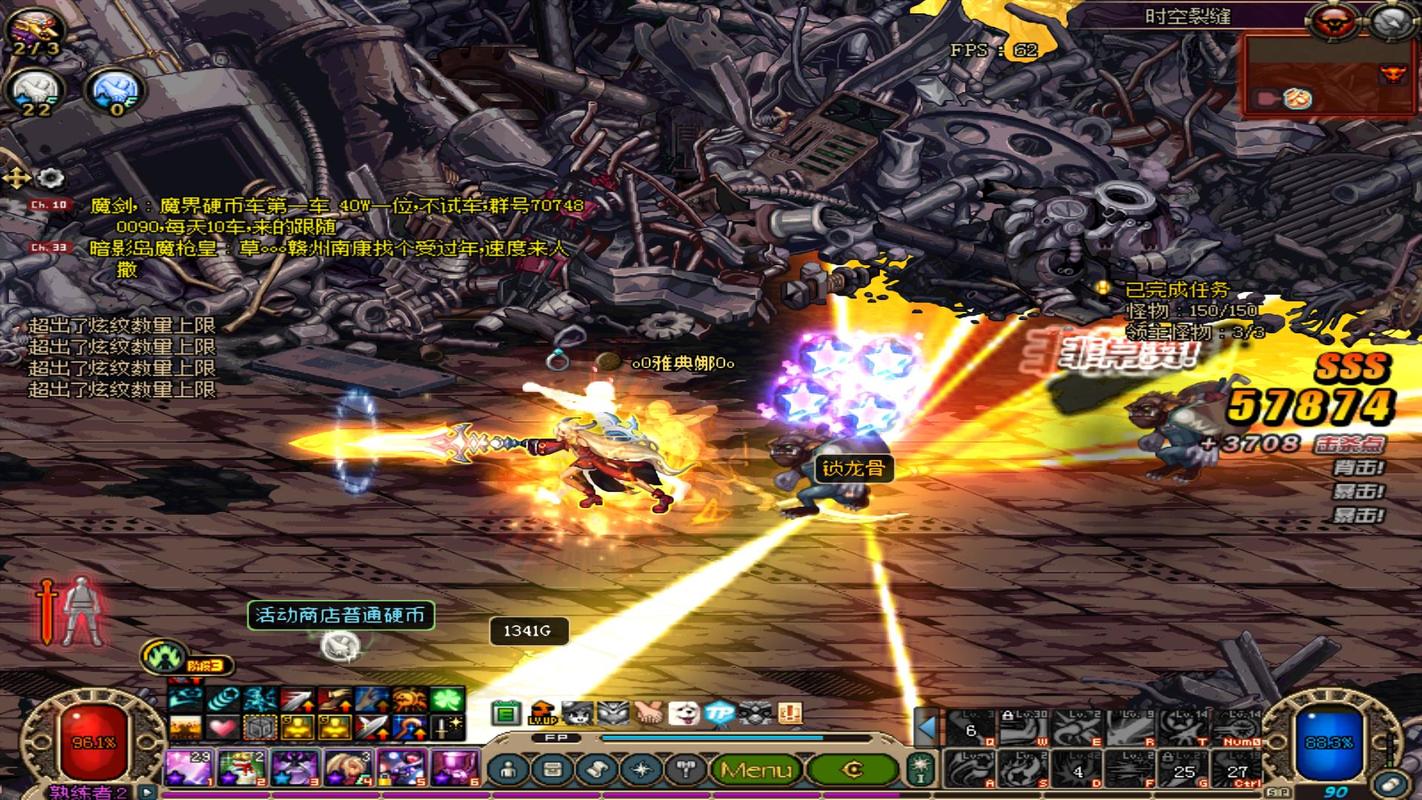
Task: Click the grey arrow button above minimap
Action: (x=1391, y=20)
